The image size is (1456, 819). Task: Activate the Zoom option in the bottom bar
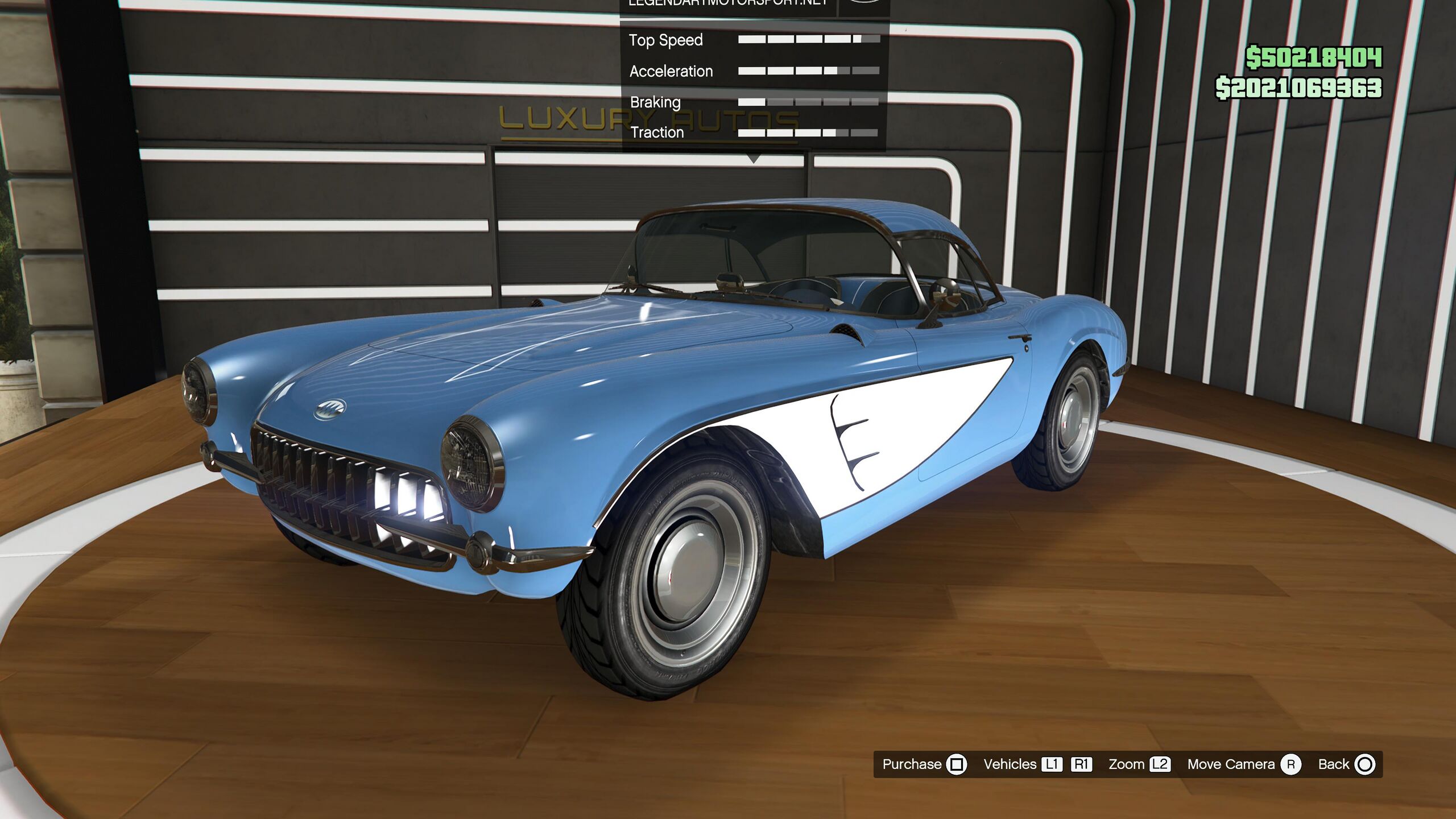pos(1139,764)
